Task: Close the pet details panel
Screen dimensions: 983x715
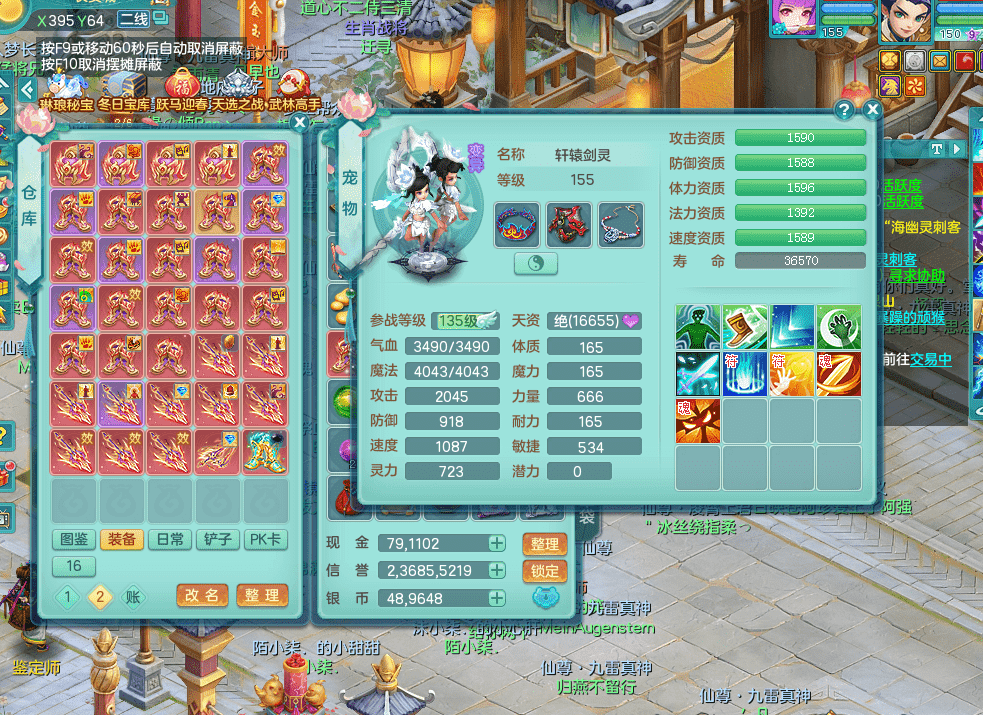Action: (872, 110)
